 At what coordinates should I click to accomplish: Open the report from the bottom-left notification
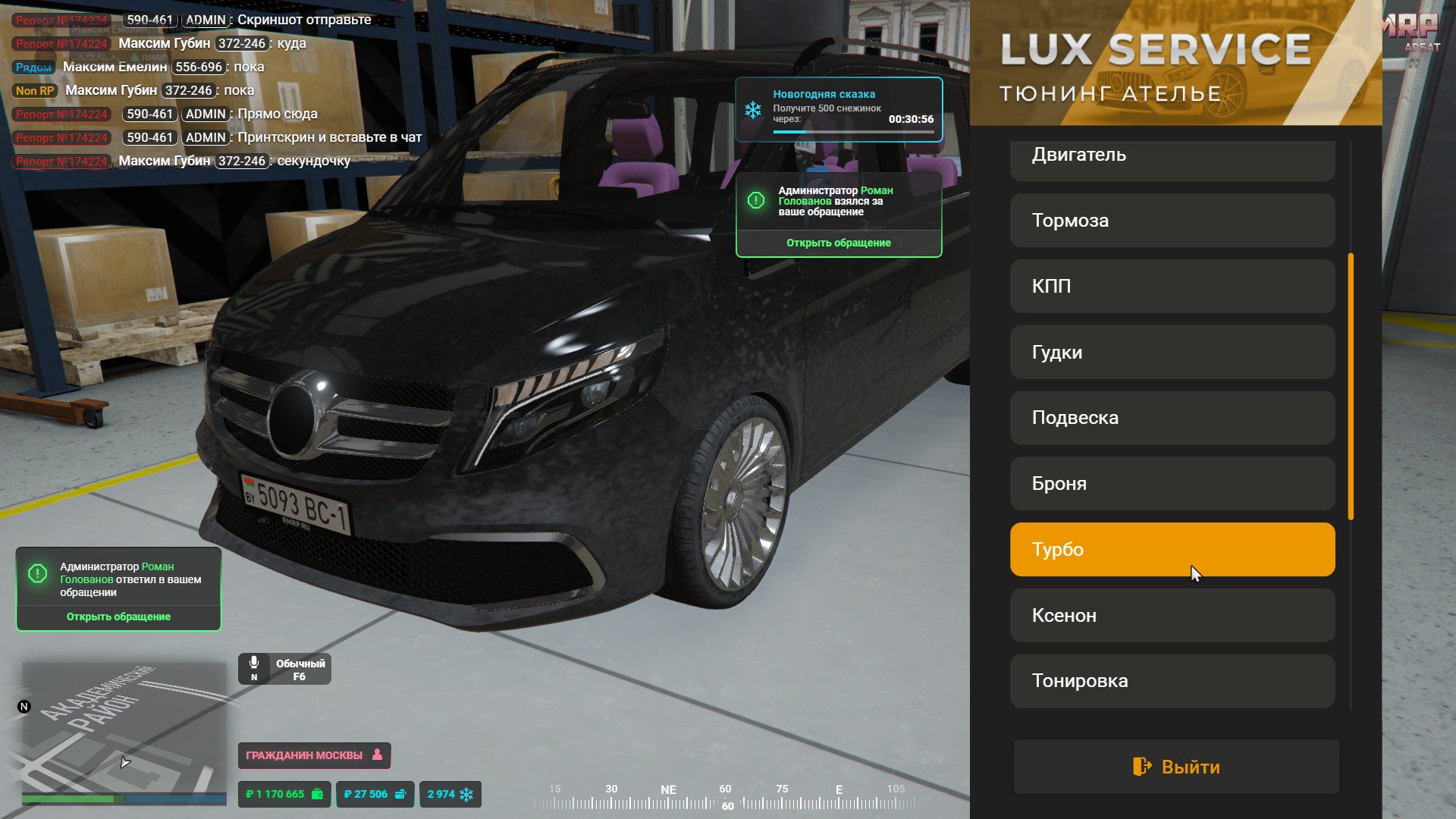(x=118, y=617)
